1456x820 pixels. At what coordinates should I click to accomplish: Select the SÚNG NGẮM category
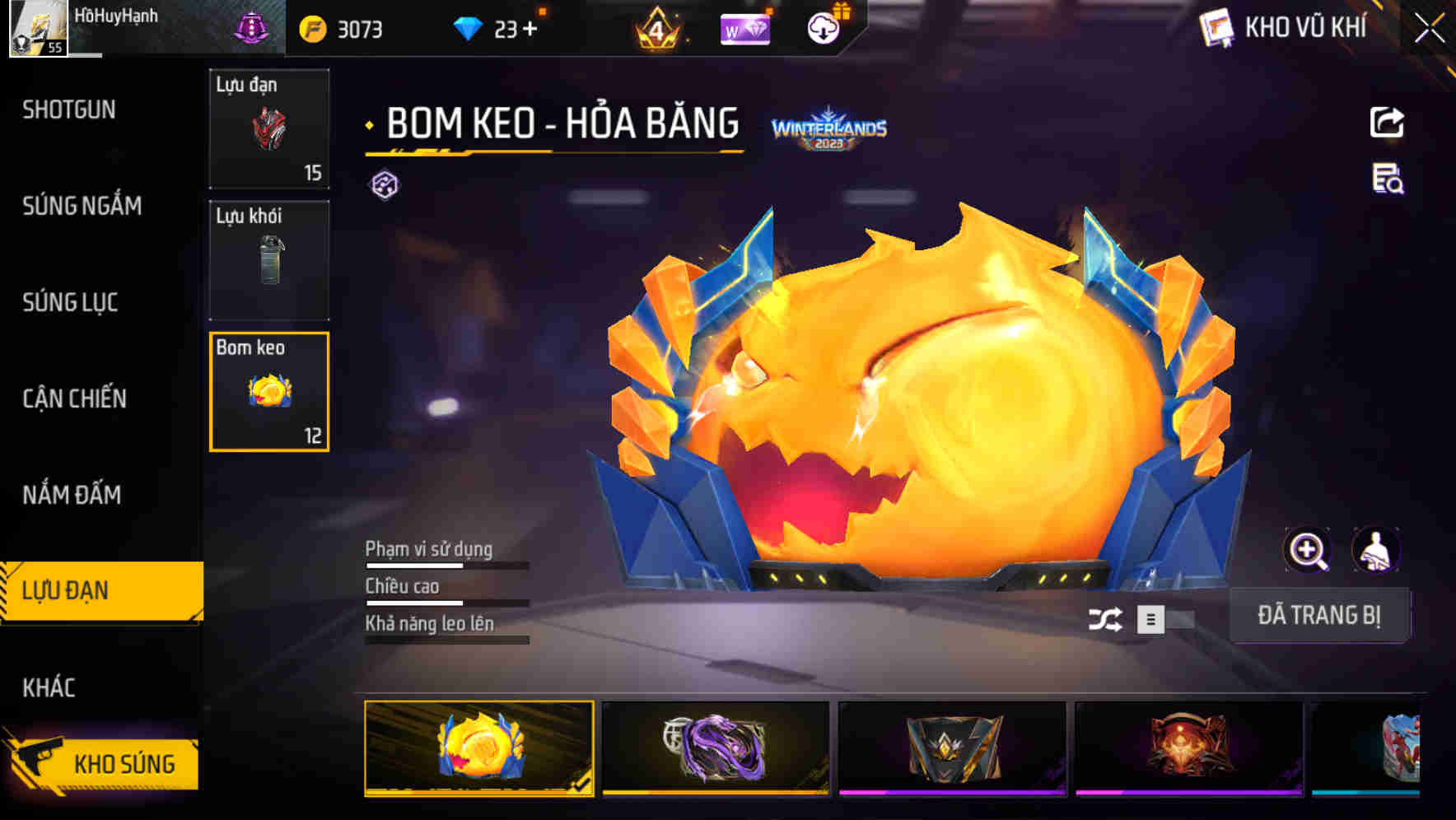[x=82, y=207]
